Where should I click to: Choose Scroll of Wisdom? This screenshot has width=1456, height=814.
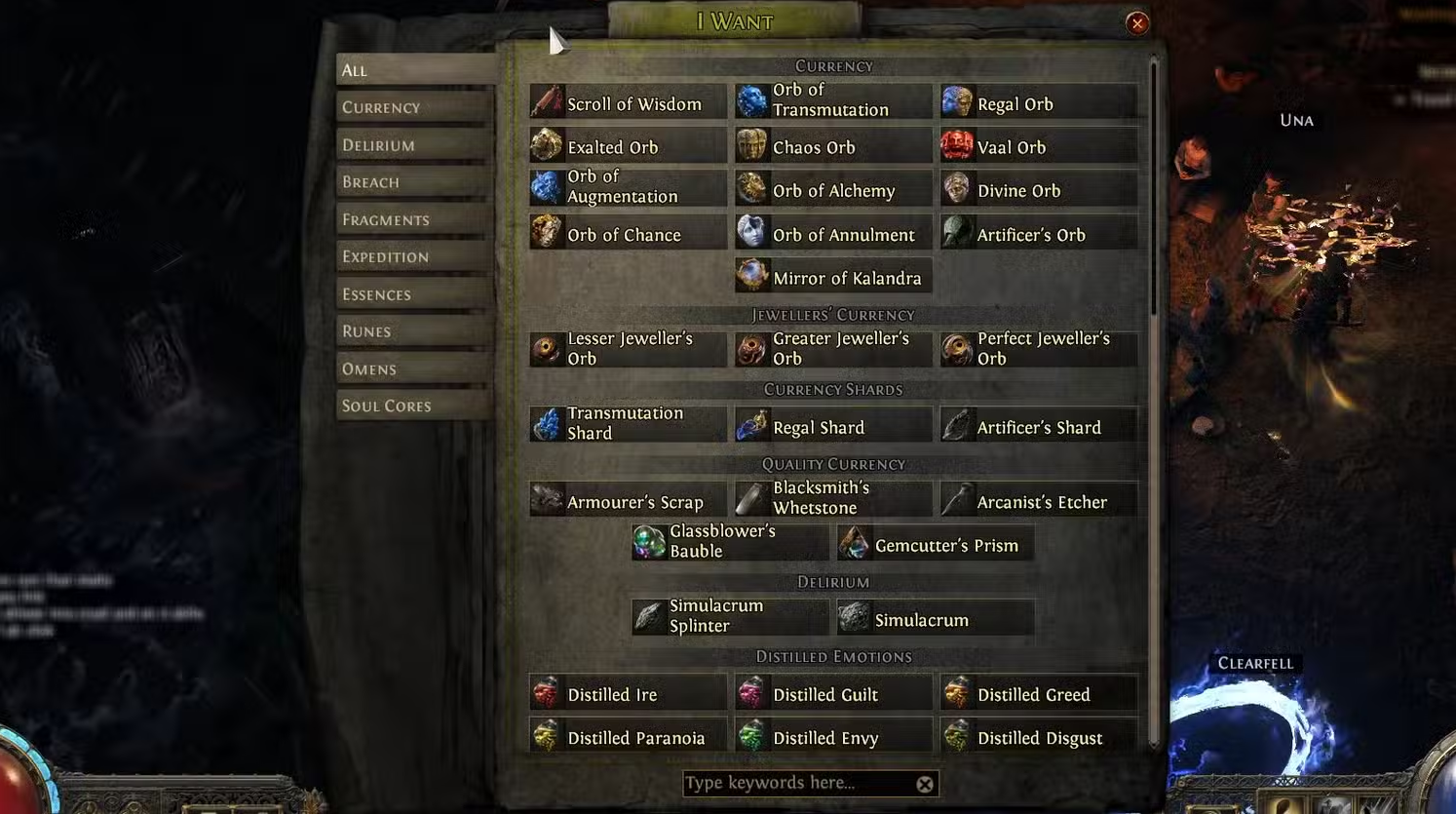pyautogui.click(x=628, y=103)
